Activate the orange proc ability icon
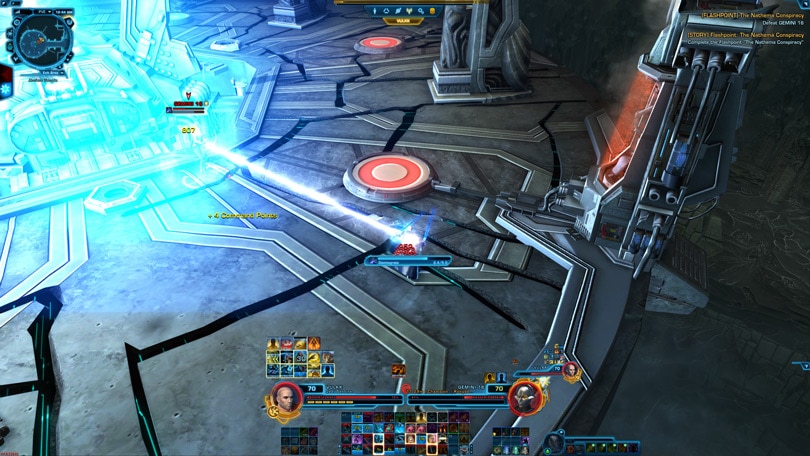Viewport: 810px width, 456px height. click(x=399, y=370)
